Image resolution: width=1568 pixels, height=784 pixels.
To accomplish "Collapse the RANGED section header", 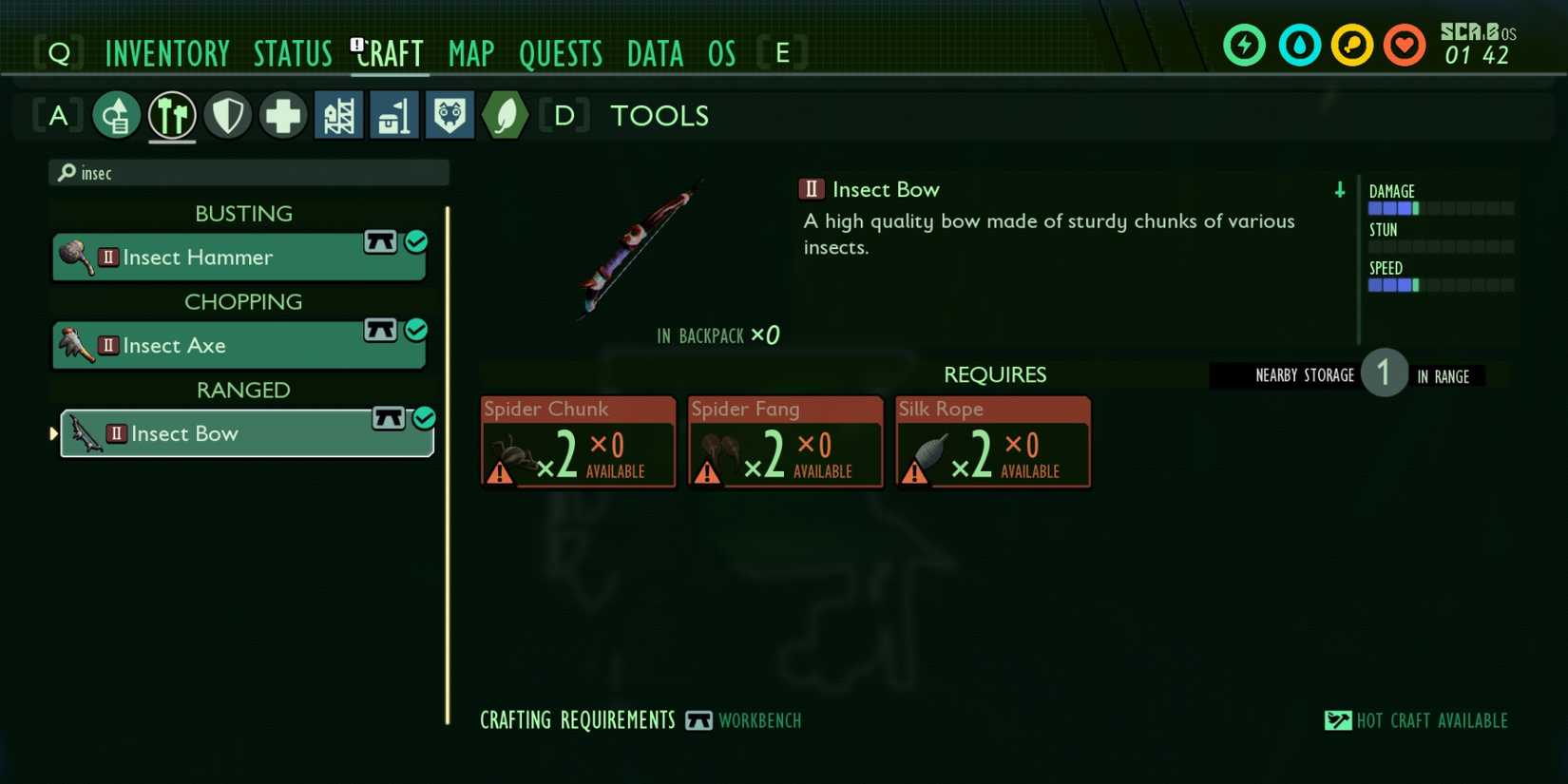I will click(x=243, y=390).
